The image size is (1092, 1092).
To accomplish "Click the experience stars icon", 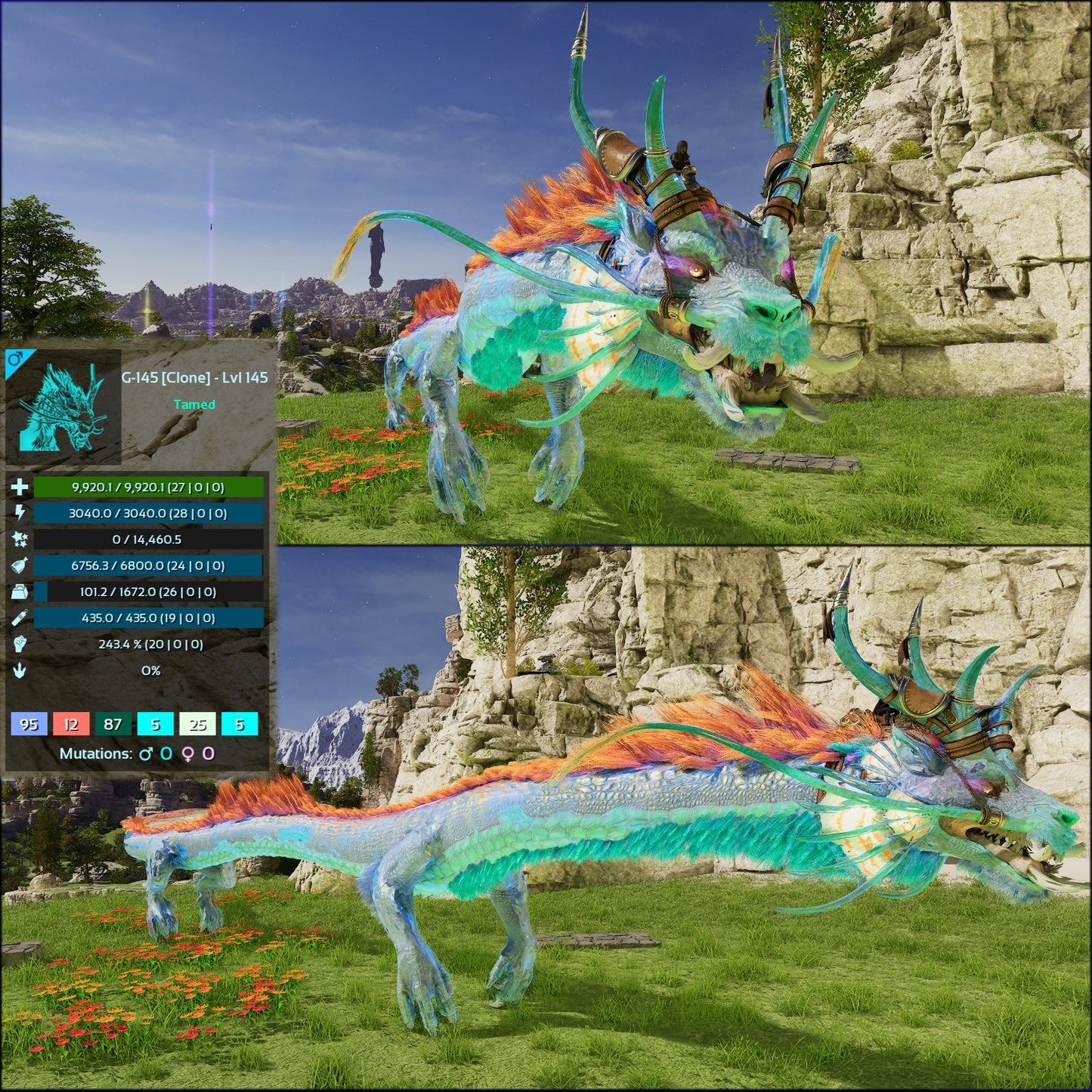I will click(18, 538).
